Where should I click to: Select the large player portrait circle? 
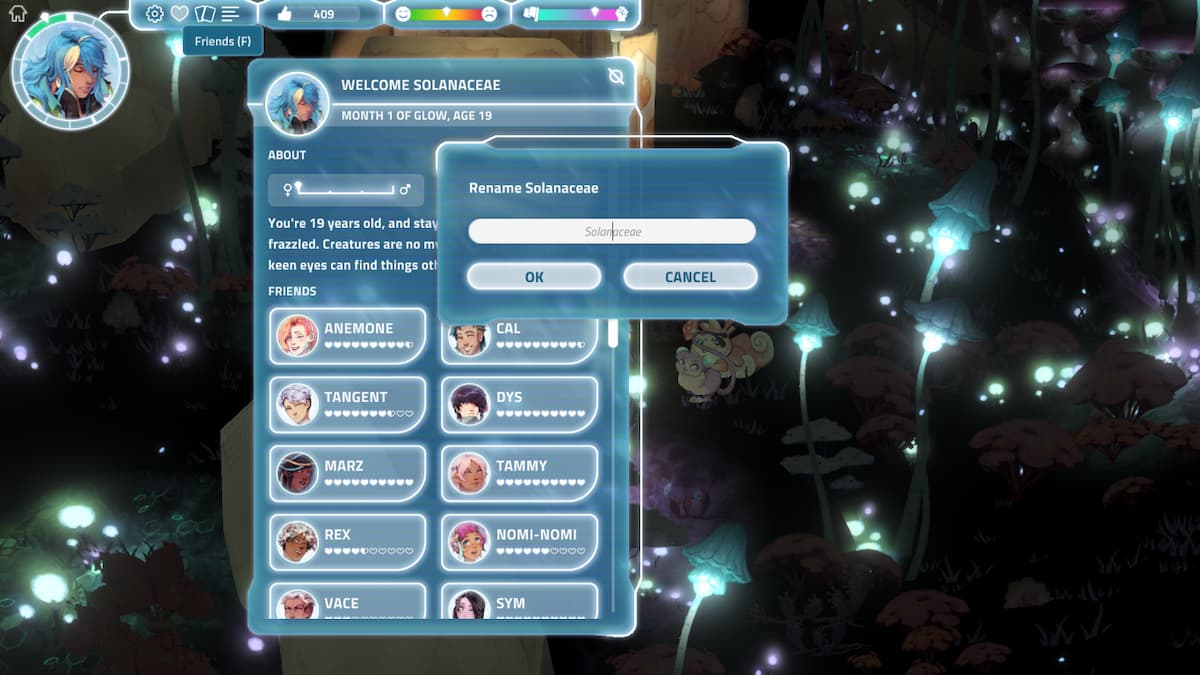(x=70, y=71)
